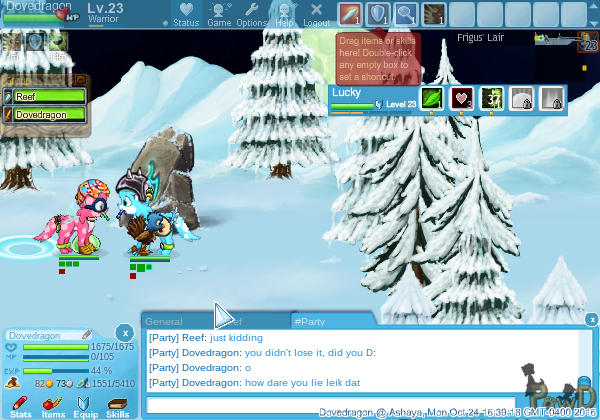Close the Dovedragon status panel
Image resolution: width=600 pixels, height=420 pixels.
click(x=123, y=331)
